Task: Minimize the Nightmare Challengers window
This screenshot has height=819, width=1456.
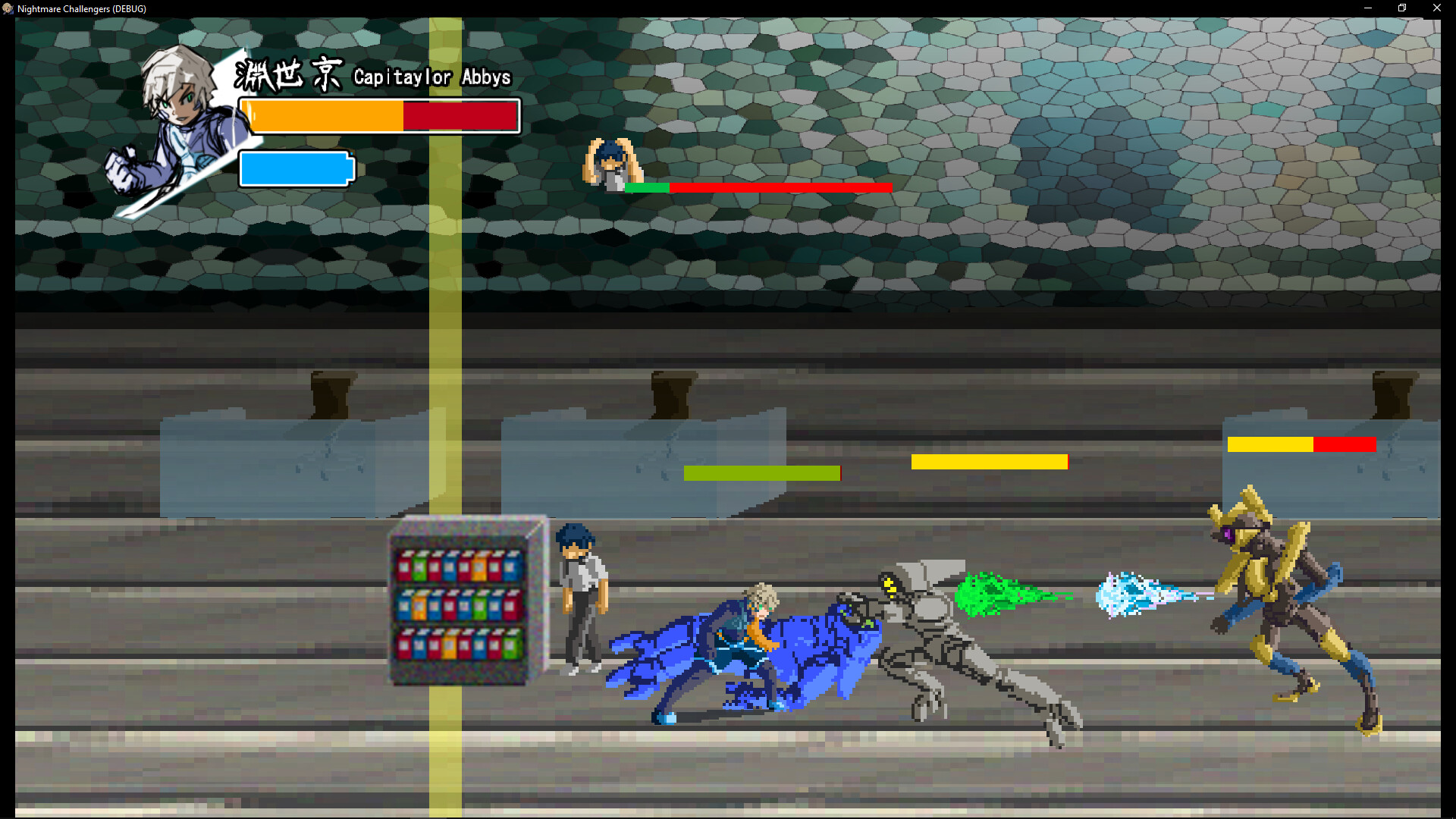Action: coord(1368,8)
